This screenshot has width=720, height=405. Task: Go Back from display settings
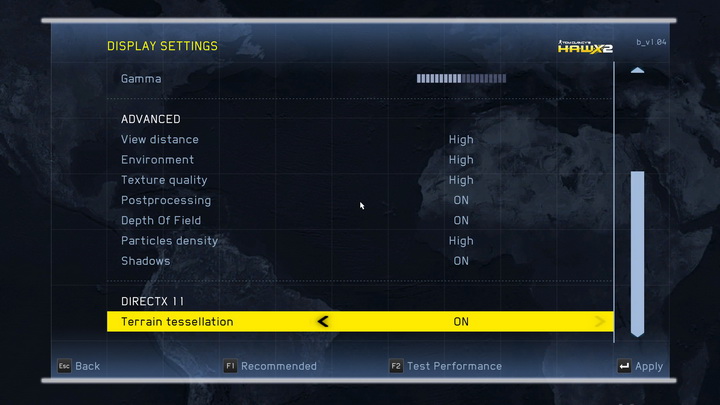[x=78, y=366]
